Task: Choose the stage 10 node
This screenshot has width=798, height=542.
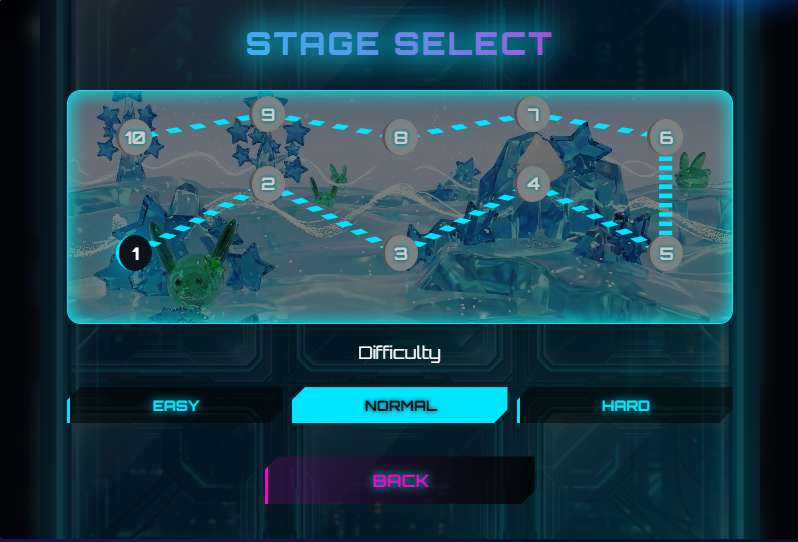Action: (135, 138)
